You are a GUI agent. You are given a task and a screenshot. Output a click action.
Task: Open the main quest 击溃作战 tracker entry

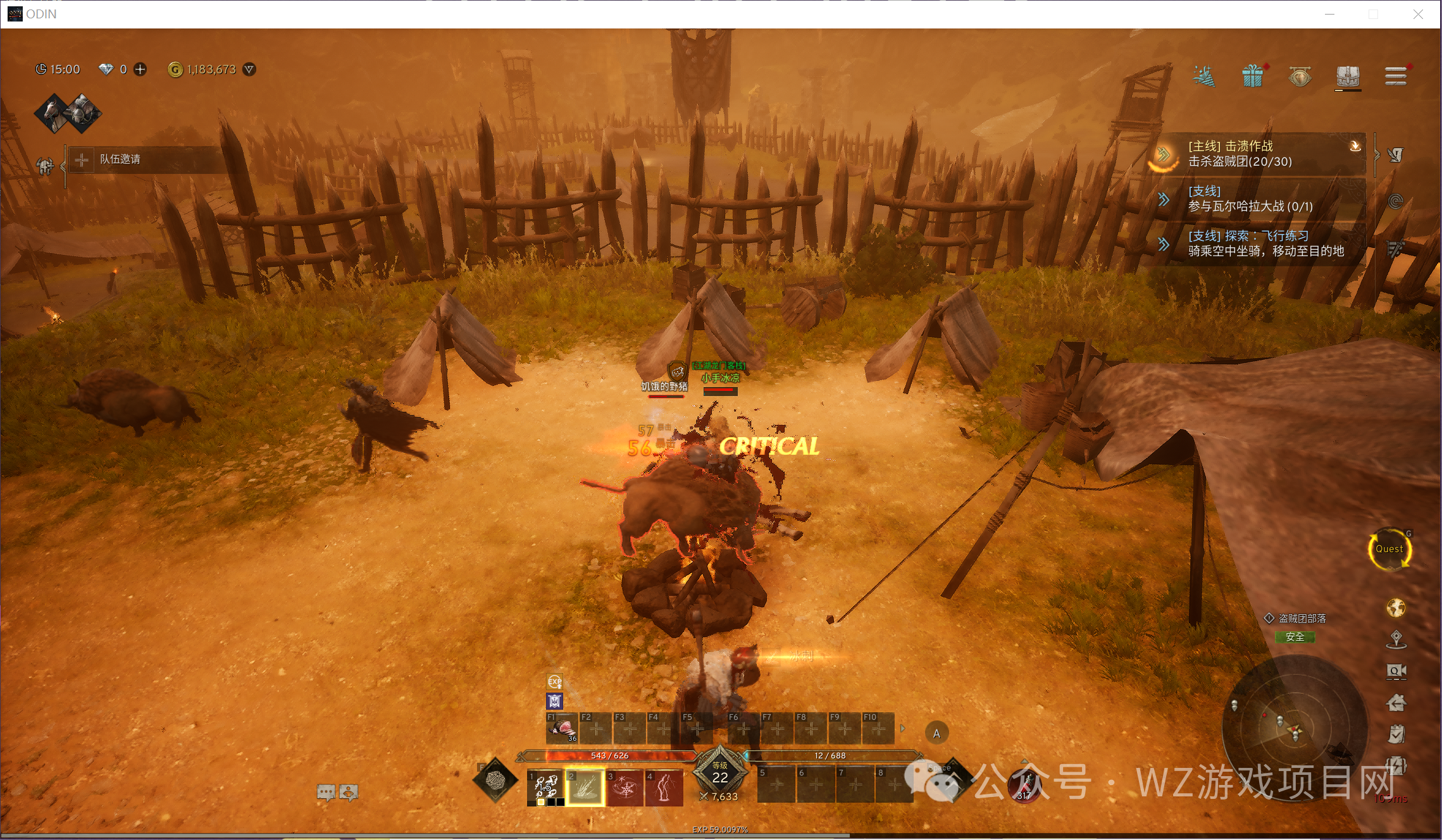coord(1256,154)
